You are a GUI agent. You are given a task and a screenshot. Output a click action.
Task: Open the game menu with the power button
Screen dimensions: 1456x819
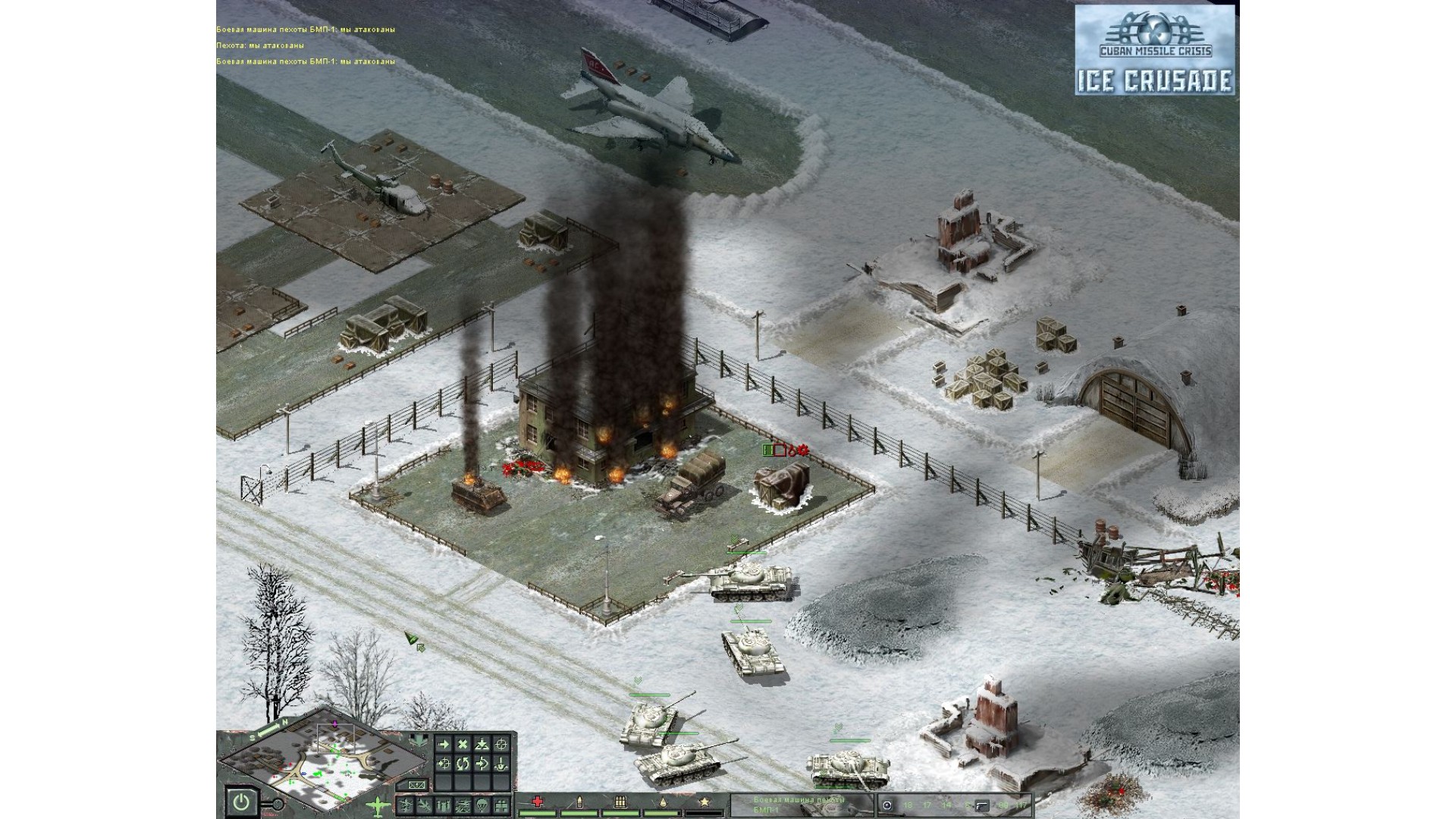click(x=240, y=802)
